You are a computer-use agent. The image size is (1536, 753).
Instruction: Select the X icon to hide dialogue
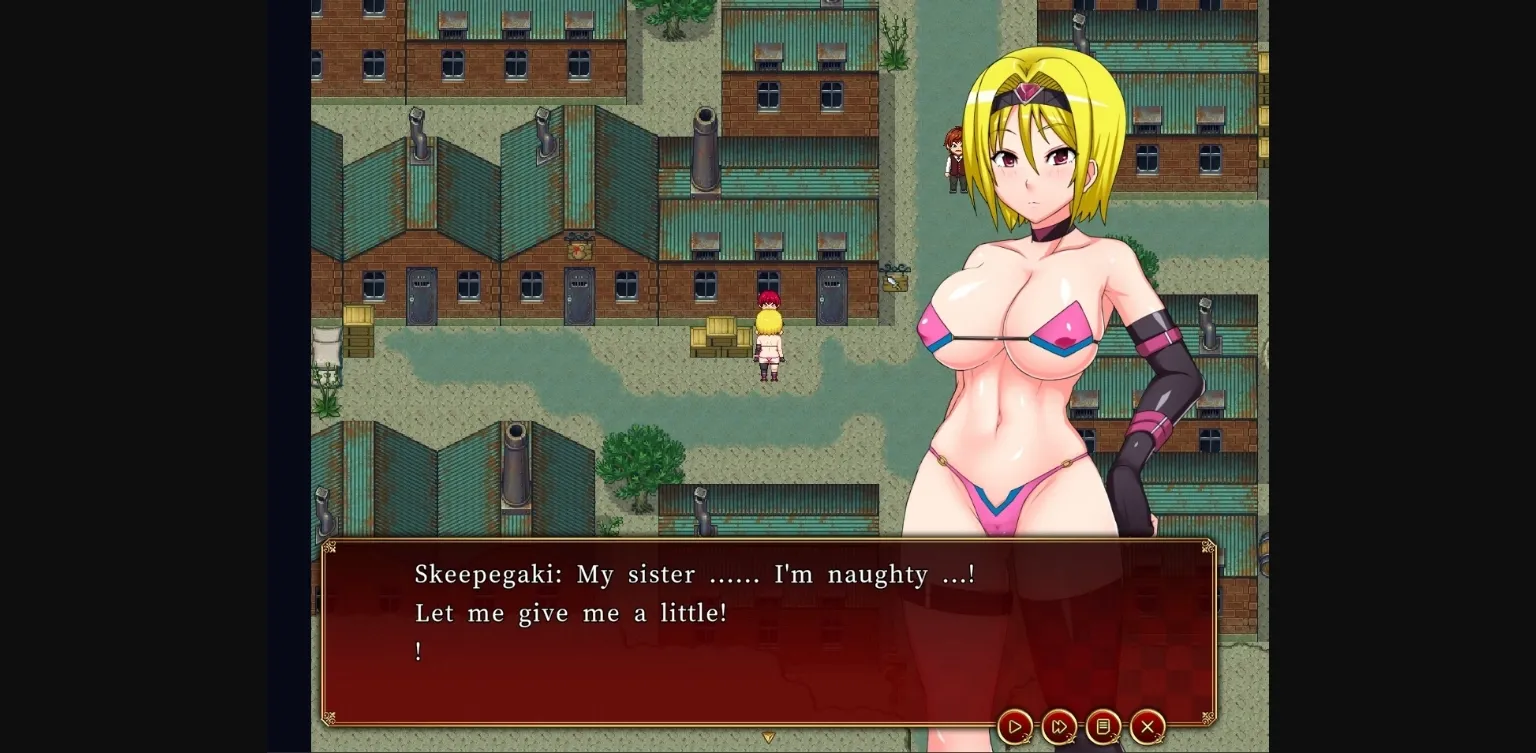1146,727
